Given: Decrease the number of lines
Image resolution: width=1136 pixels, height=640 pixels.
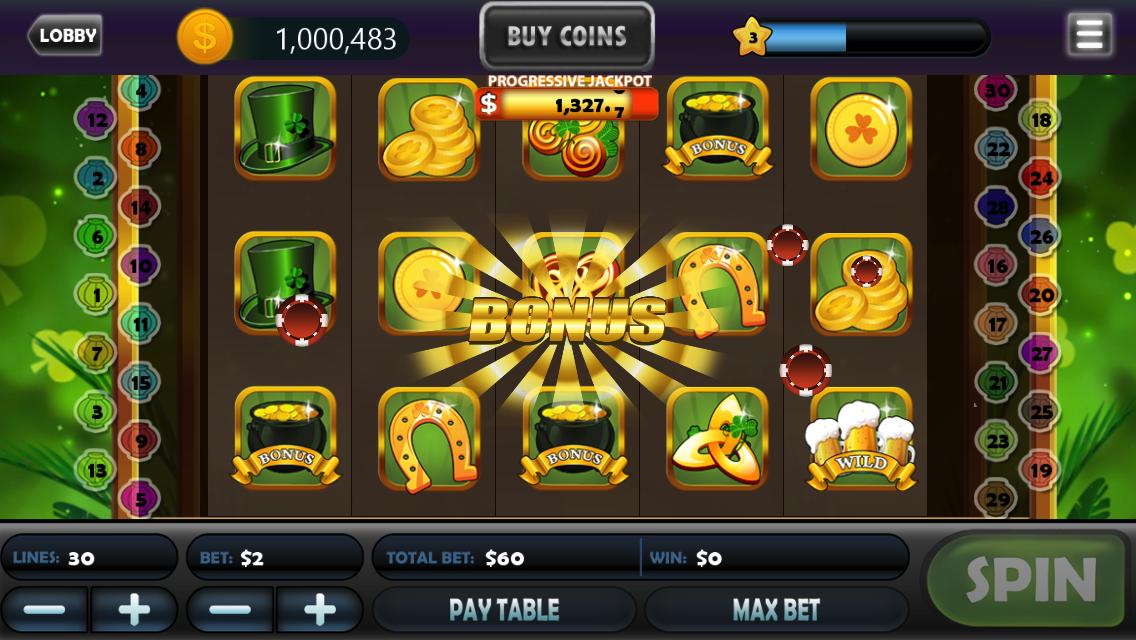Looking at the screenshot, I should [44, 609].
